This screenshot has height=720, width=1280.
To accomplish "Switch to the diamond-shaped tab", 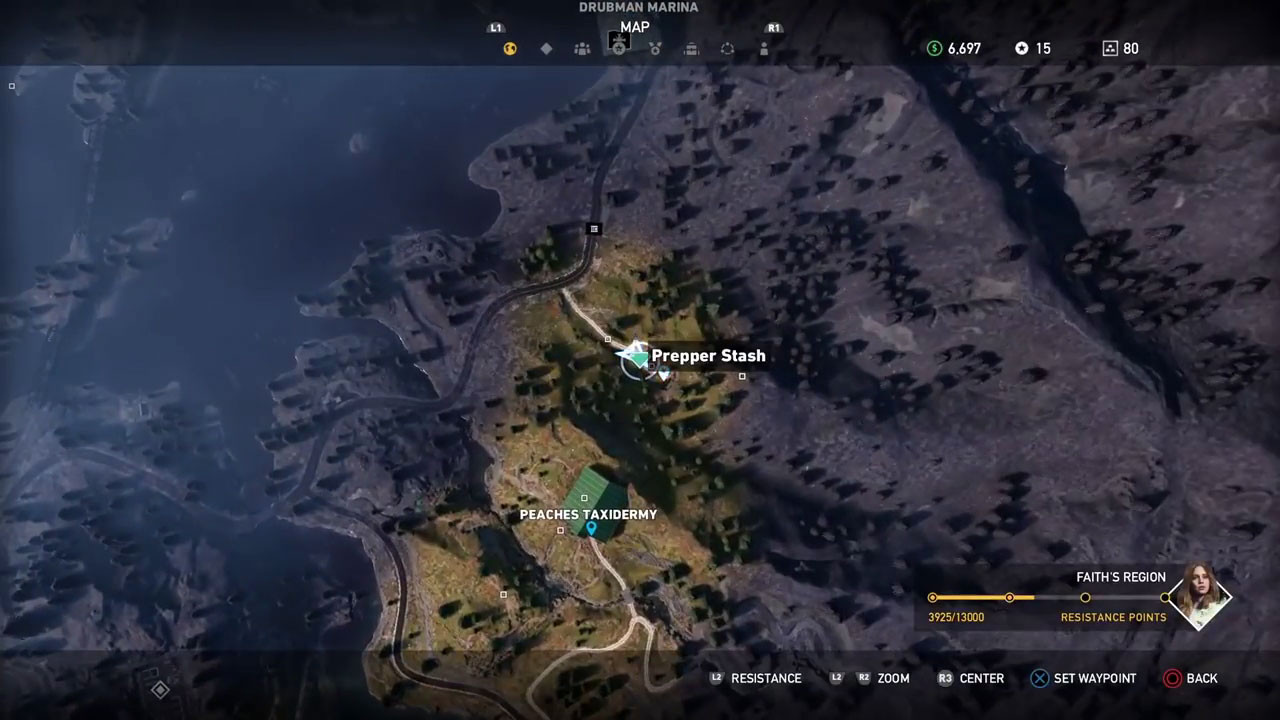I will click(546, 48).
